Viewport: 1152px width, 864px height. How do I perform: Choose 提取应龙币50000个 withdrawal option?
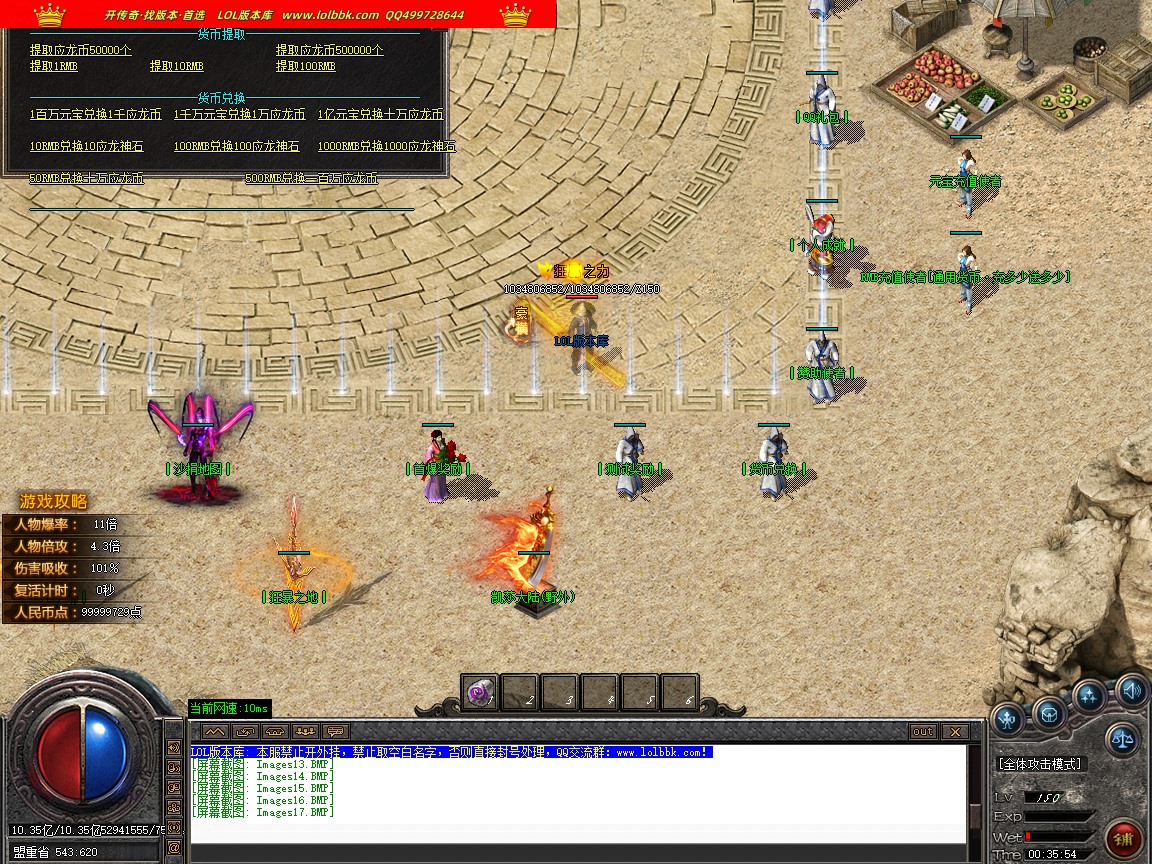[80, 50]
